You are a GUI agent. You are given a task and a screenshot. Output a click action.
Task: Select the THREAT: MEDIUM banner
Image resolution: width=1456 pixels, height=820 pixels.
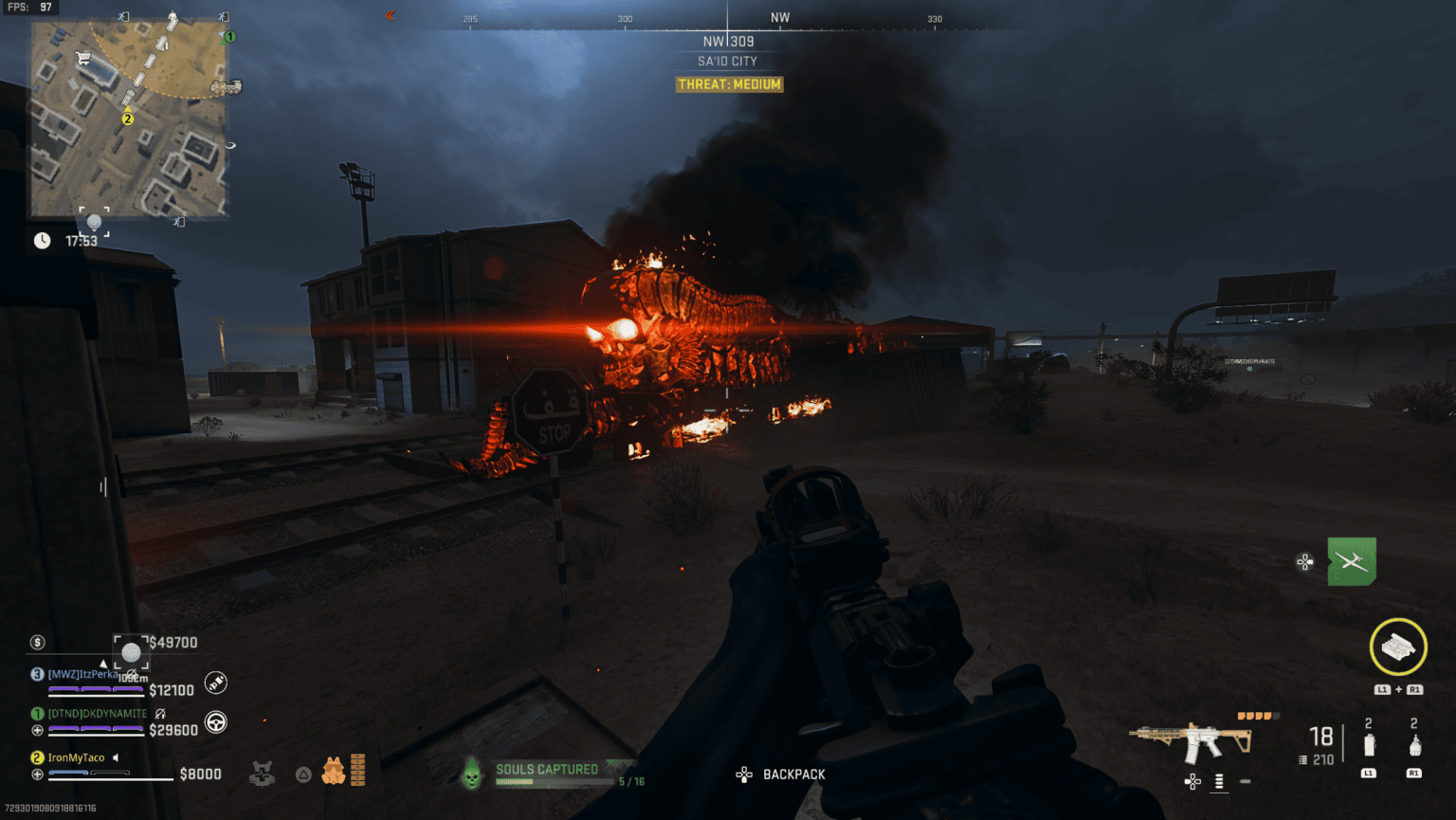[x=728, y=83]
